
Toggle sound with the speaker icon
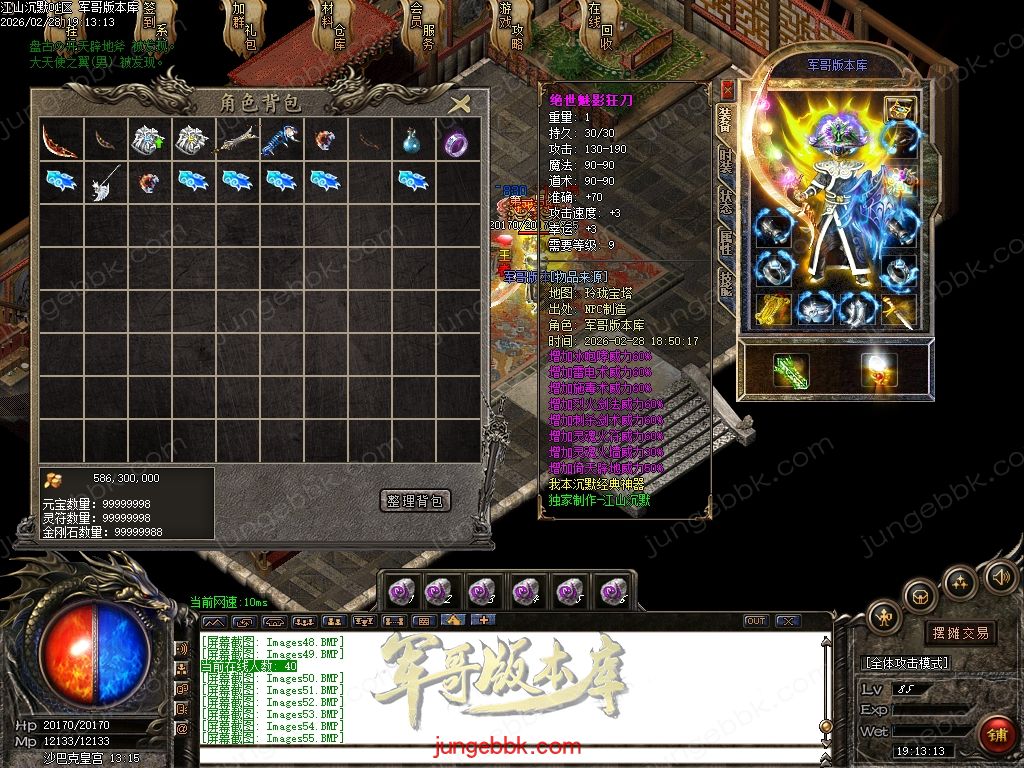click(1001, 576)
